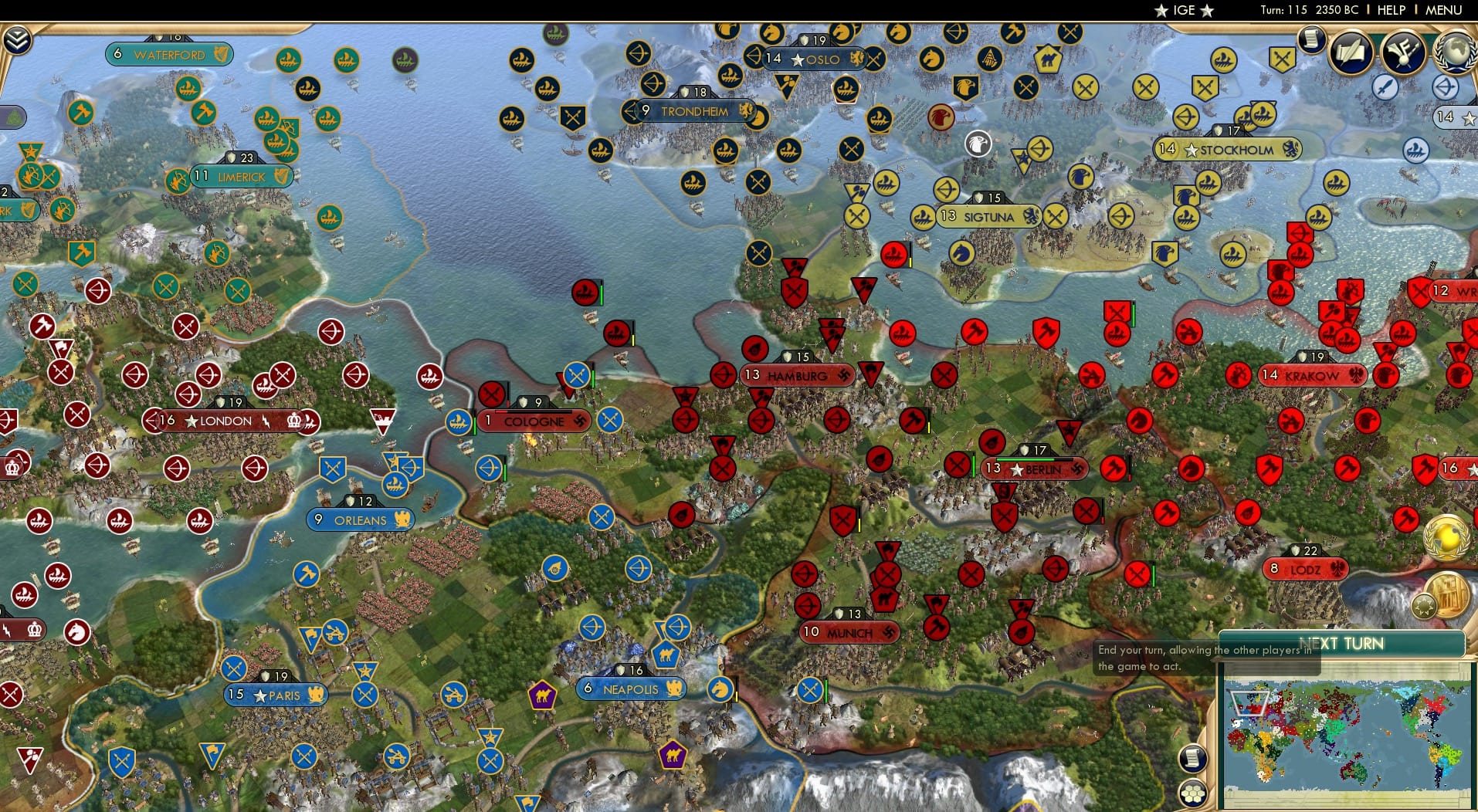The width and height of the screenshot is (1478, 812).
Task: Open the scroll icon left of the minimap
Action: pyautogui.click(x=1192, y=757)
